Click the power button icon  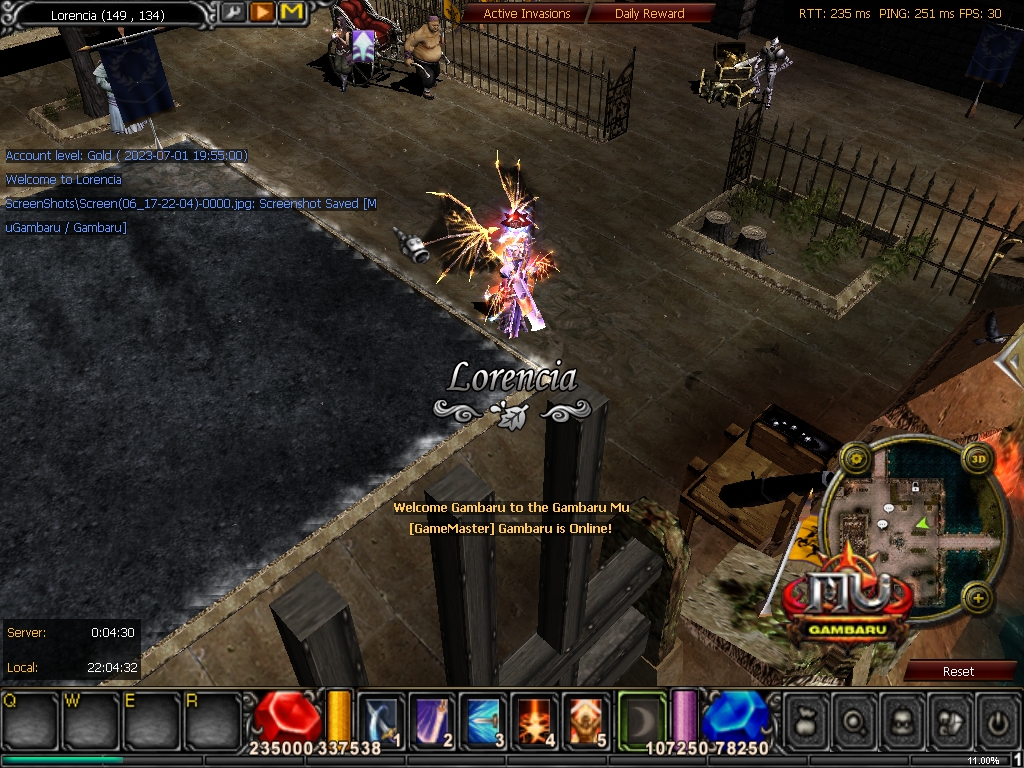coord(996,719)
